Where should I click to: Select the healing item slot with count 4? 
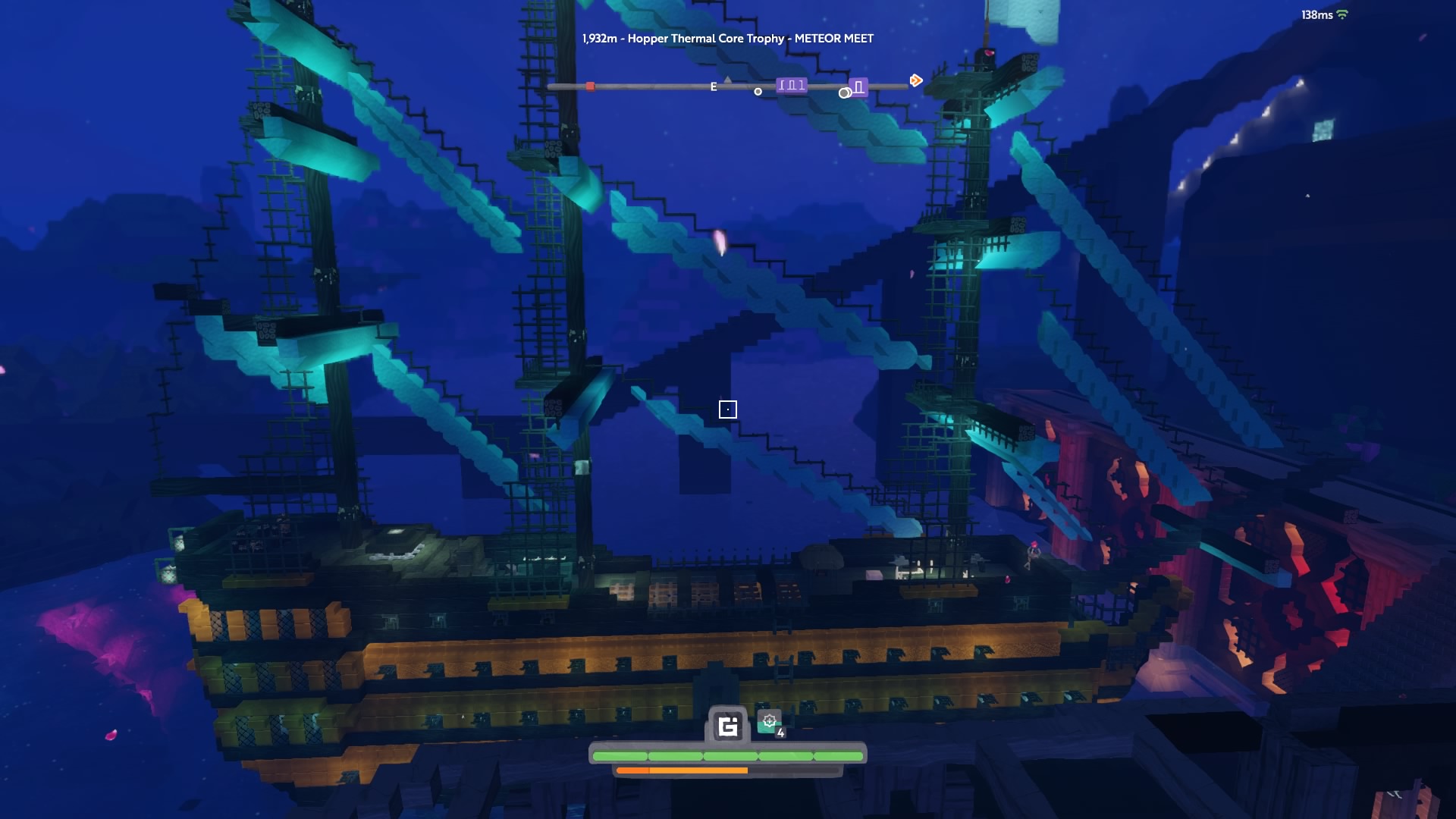pyautogui.click(x=770, y=723)
